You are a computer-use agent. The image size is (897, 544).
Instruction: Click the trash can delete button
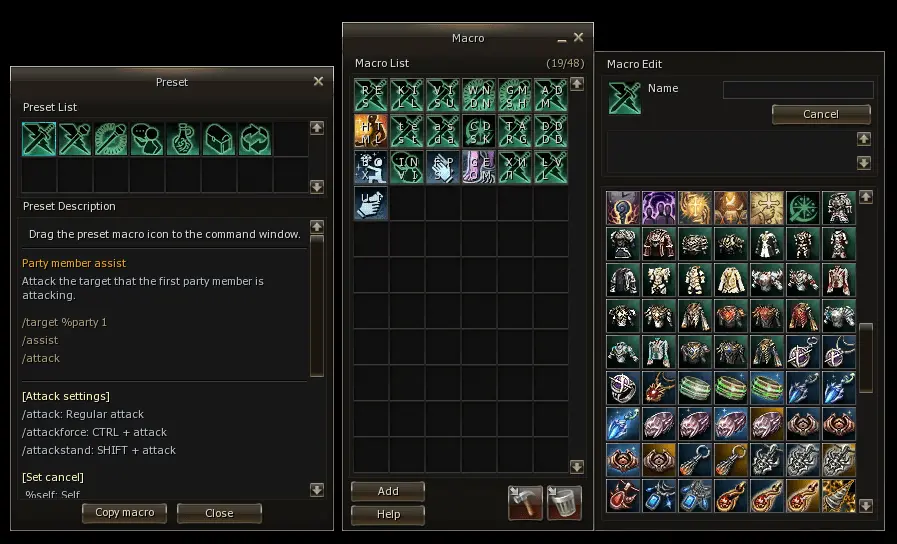(561, 502)
